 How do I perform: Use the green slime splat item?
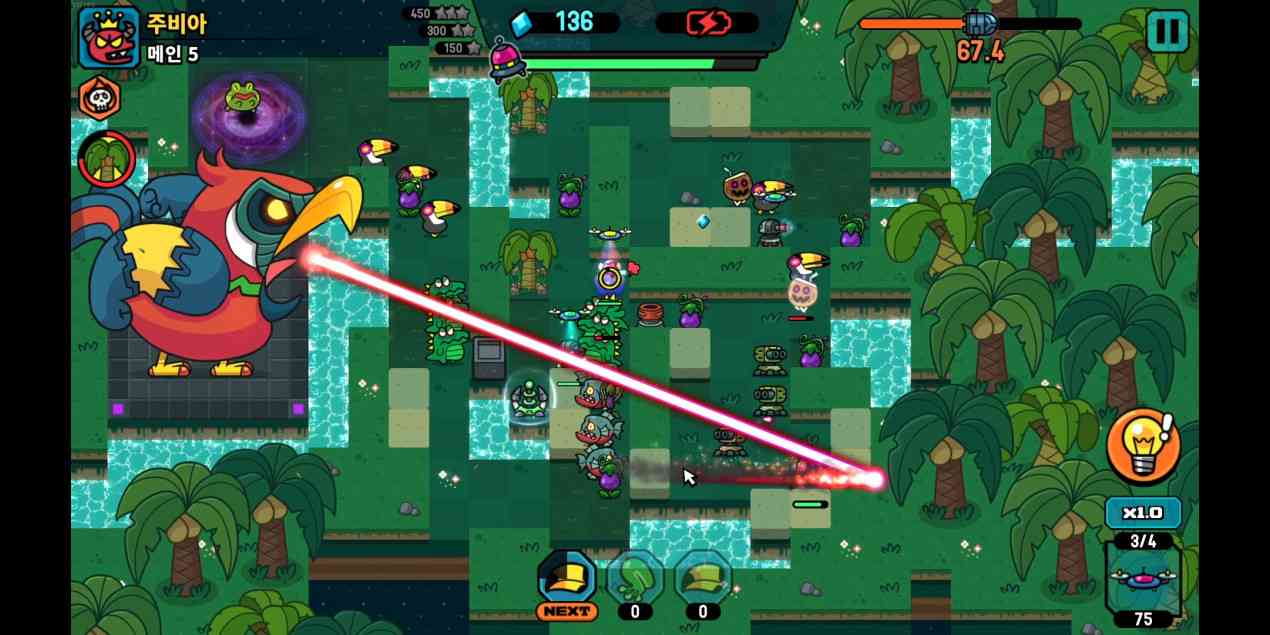point(635,580)
